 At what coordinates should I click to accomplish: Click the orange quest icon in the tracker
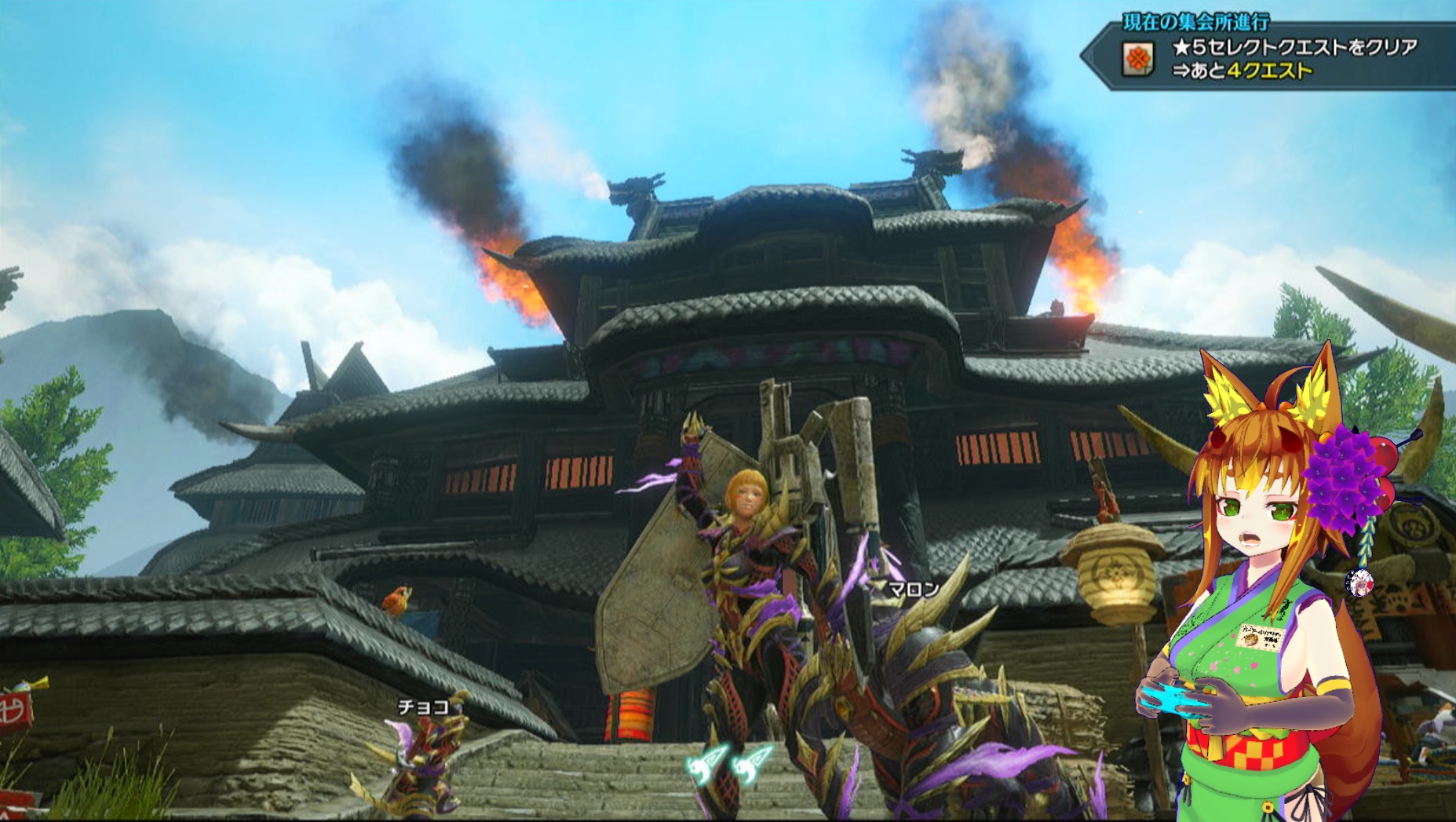point(1138,59)
